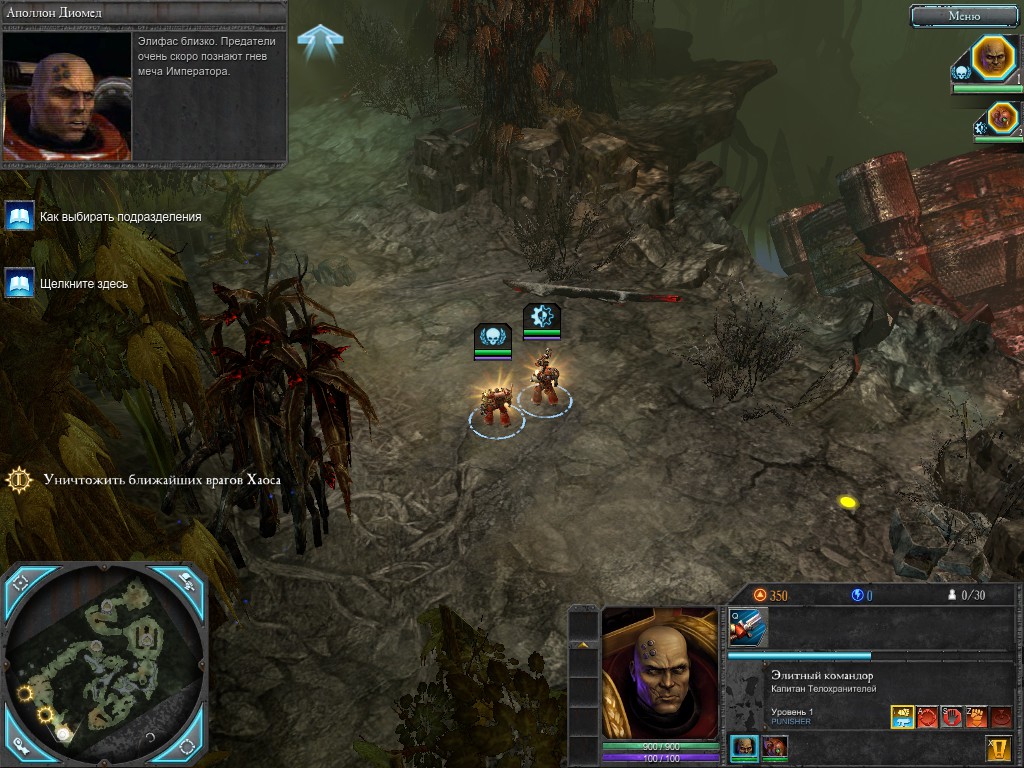Toggle the highlighted fist-and-gun stance icon
This screenshot has height=768, width=1024.
tap(902, 717)
